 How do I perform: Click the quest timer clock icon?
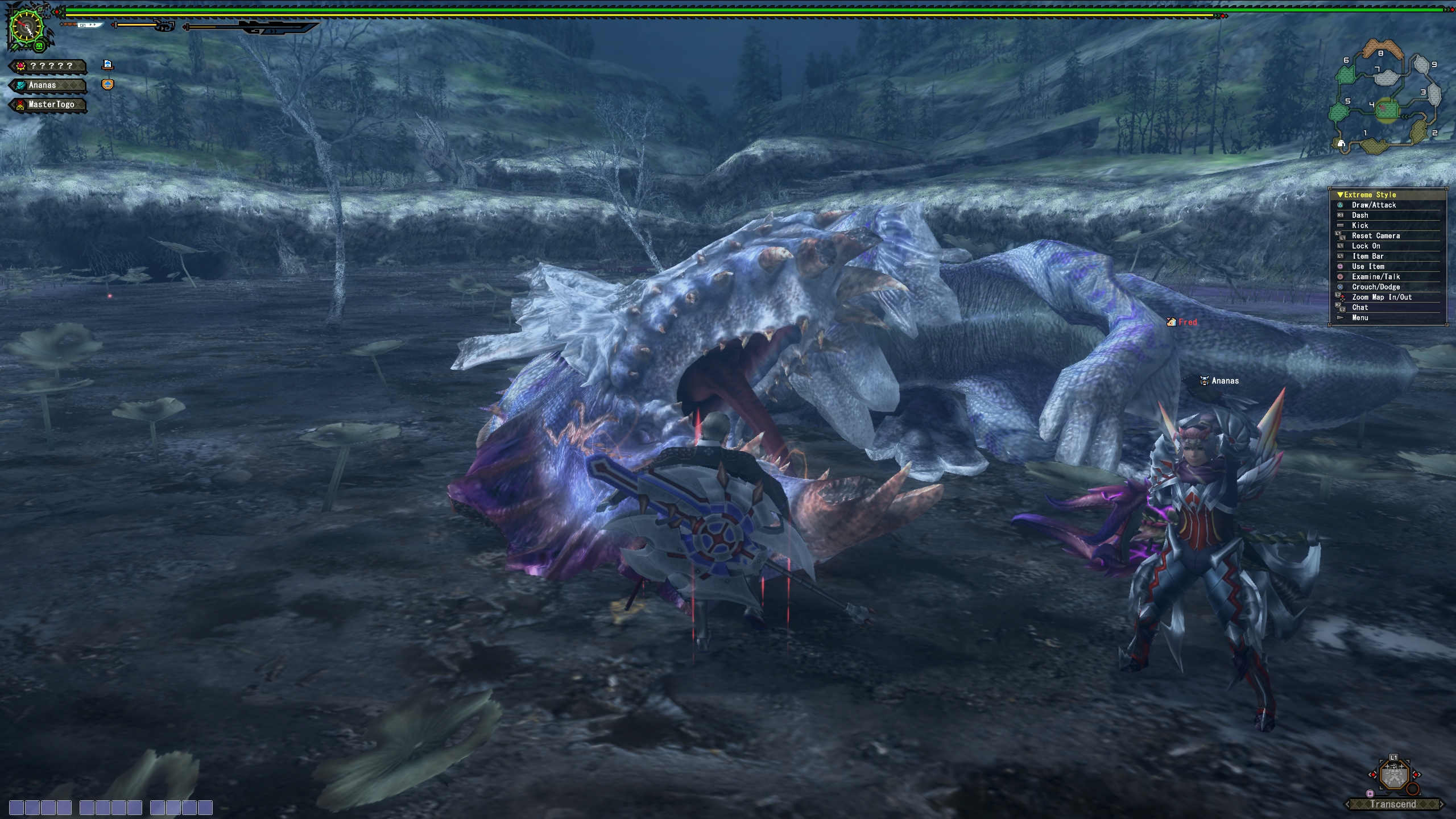pos(26,28)
